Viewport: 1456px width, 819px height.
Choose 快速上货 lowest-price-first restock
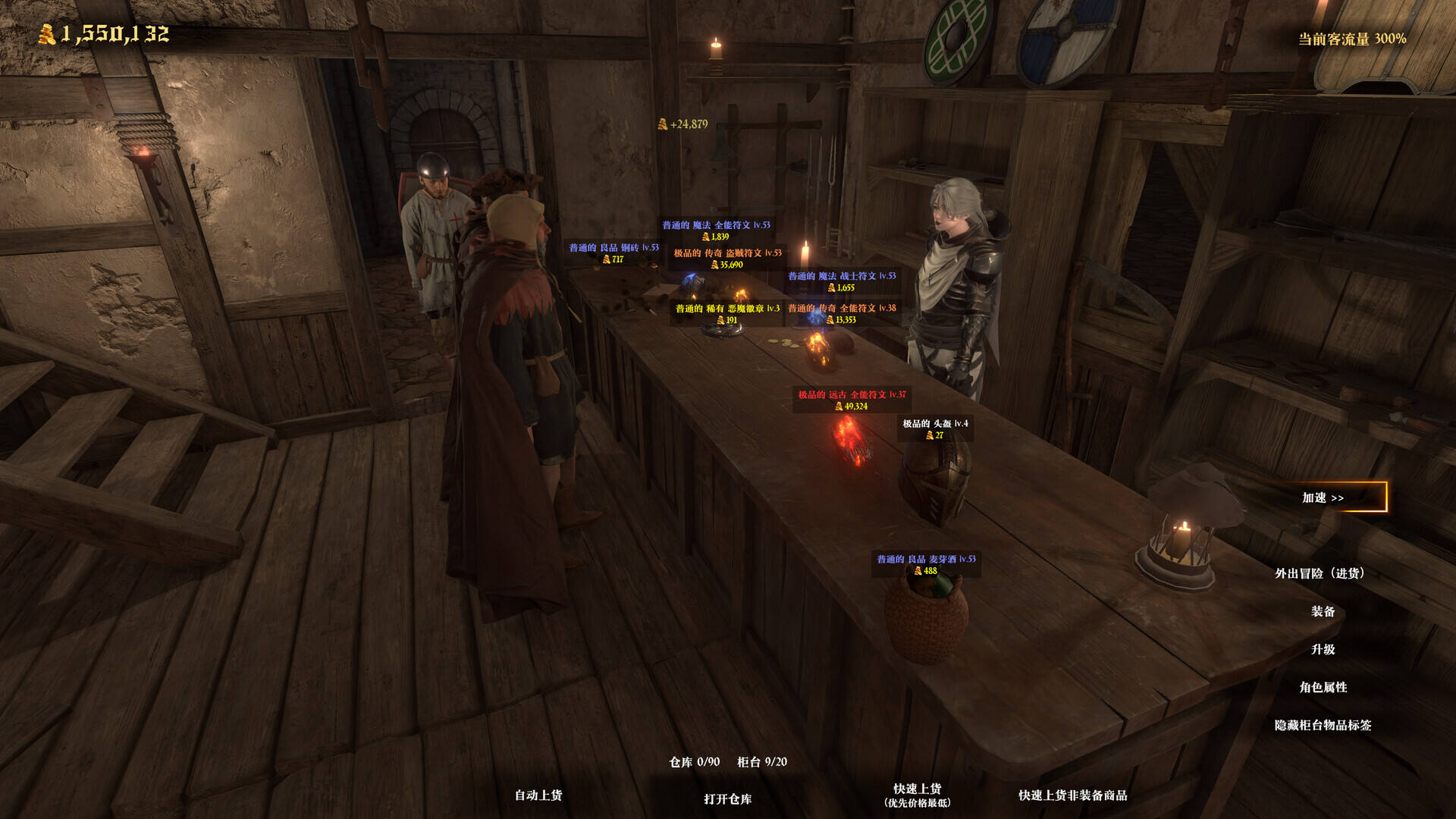(x=917, y=795)
